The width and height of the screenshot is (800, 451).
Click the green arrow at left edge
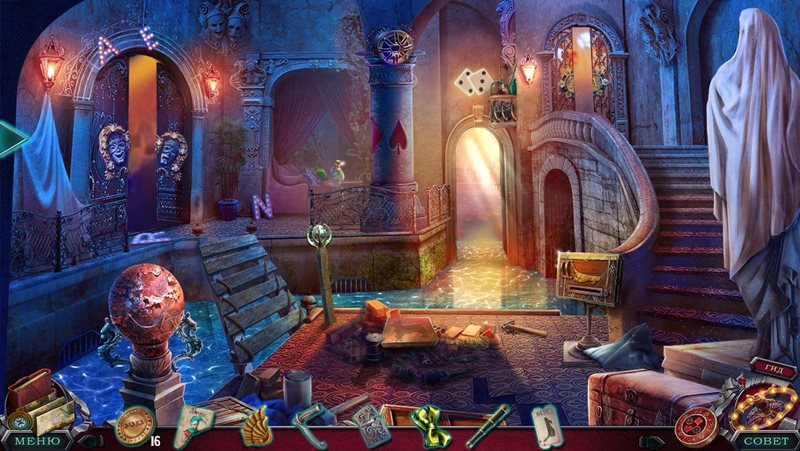click(12, 138)
